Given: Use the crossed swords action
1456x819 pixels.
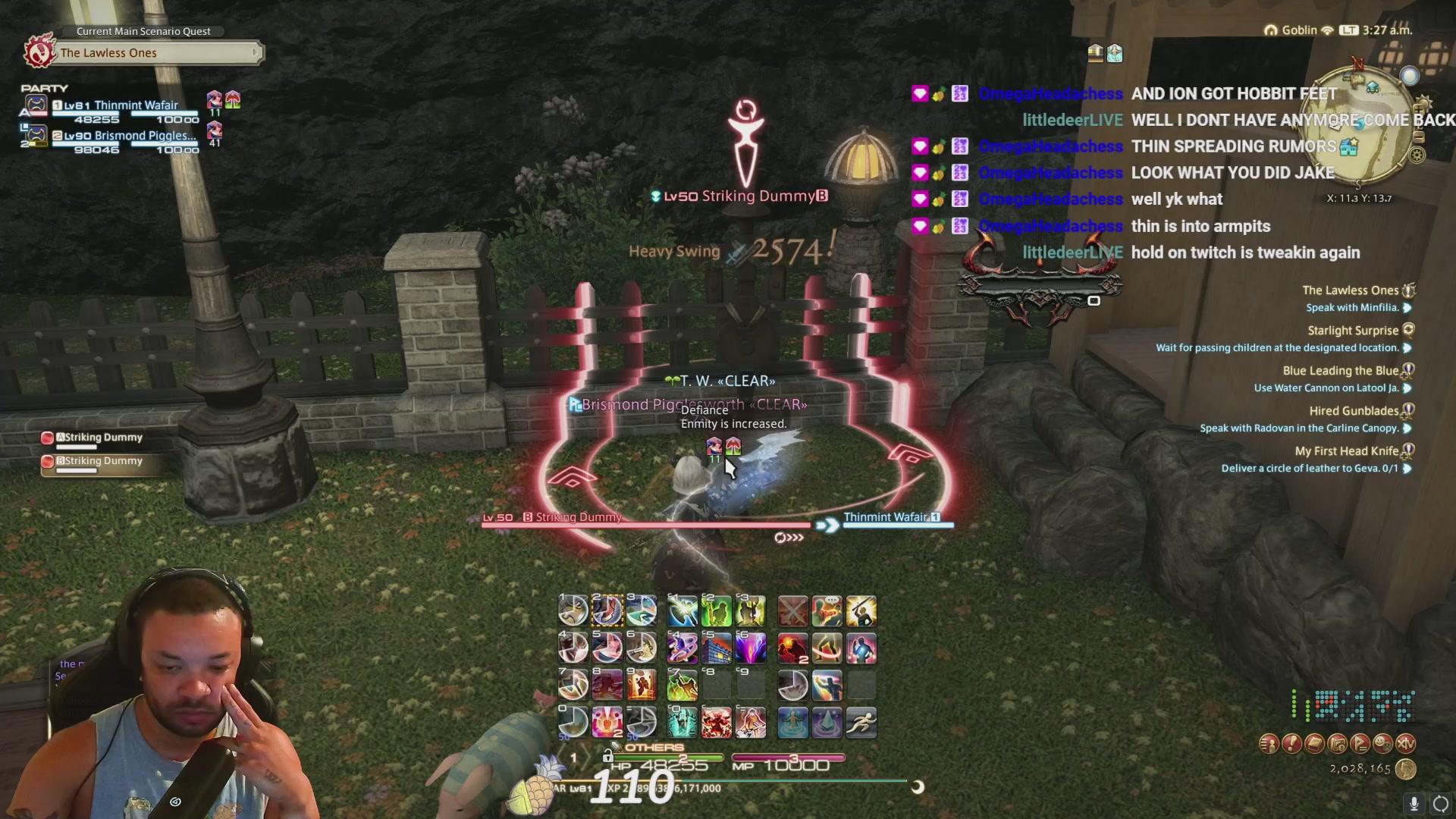Looking at the screenshot, I should (792, 611).
